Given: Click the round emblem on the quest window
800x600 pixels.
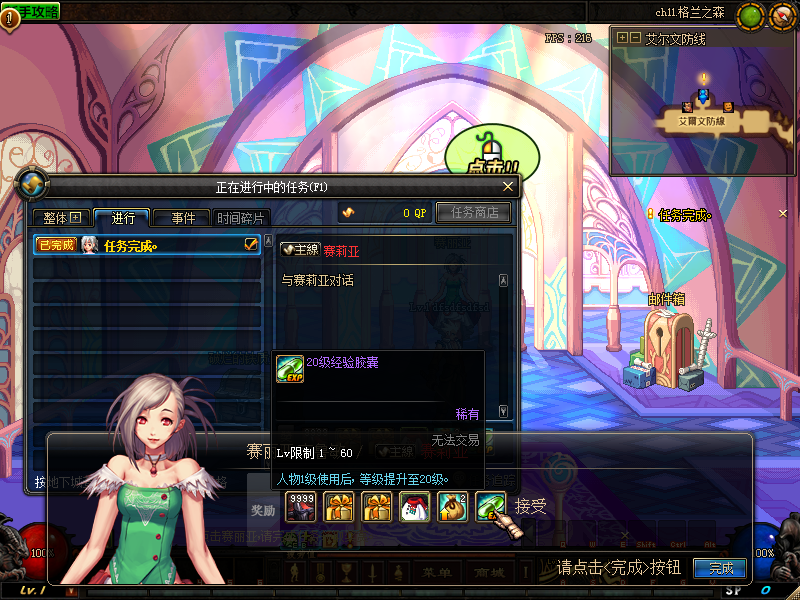Looking at the screenshot, I should click(x=33, y=184).
